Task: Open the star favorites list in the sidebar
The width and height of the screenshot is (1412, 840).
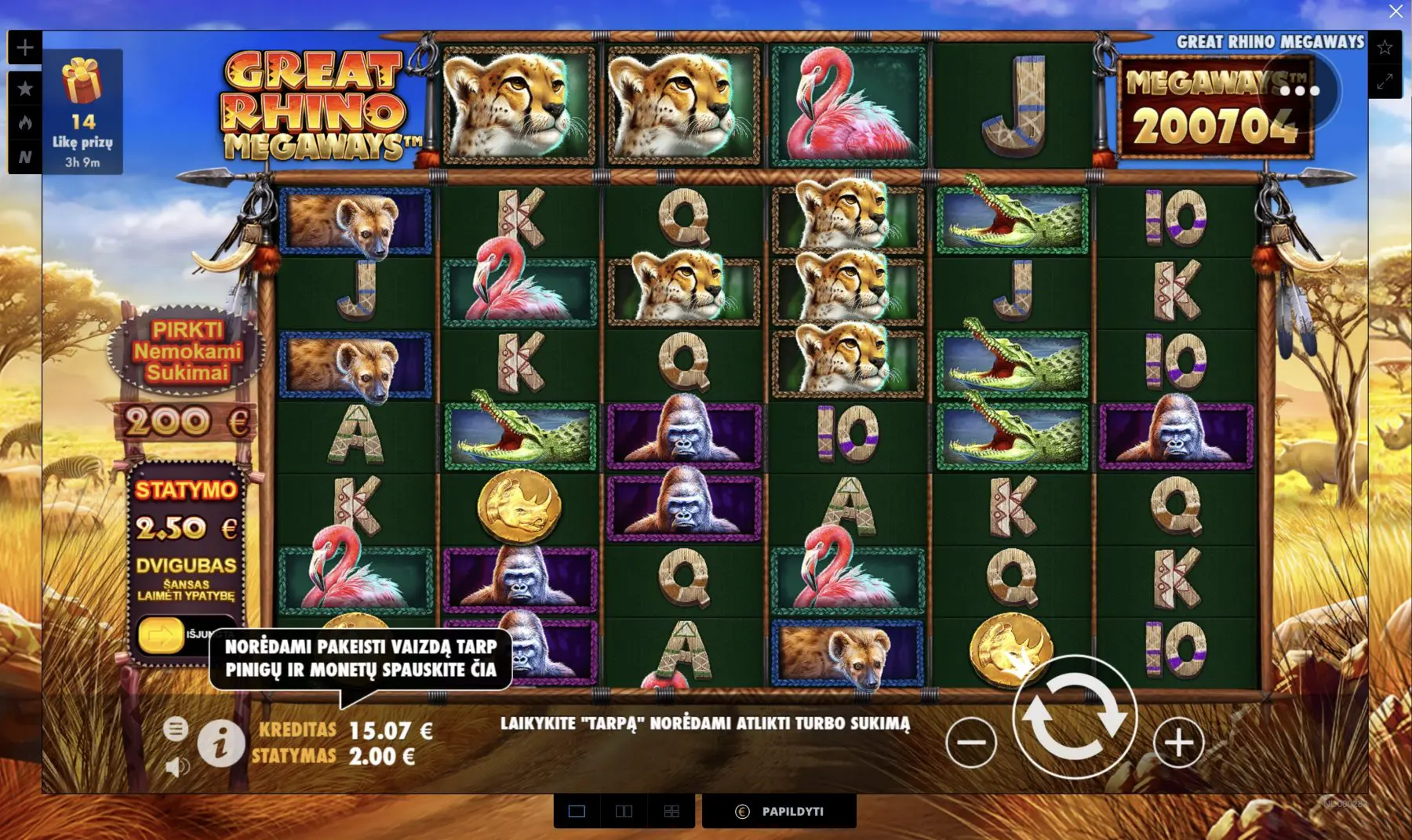Action: pyautogui.click(x=25, y=88)
